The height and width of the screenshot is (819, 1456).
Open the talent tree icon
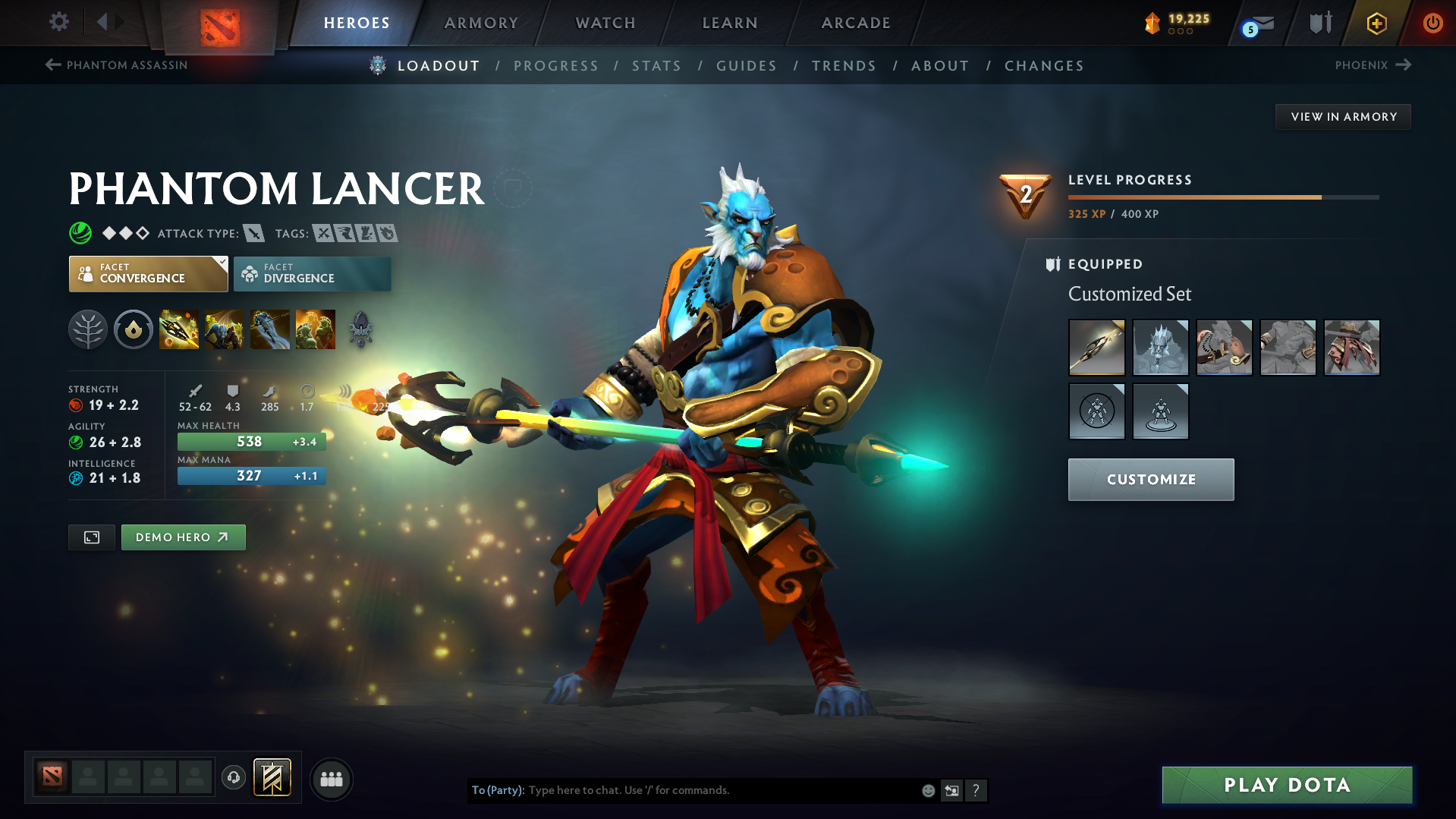click(88, 329)
